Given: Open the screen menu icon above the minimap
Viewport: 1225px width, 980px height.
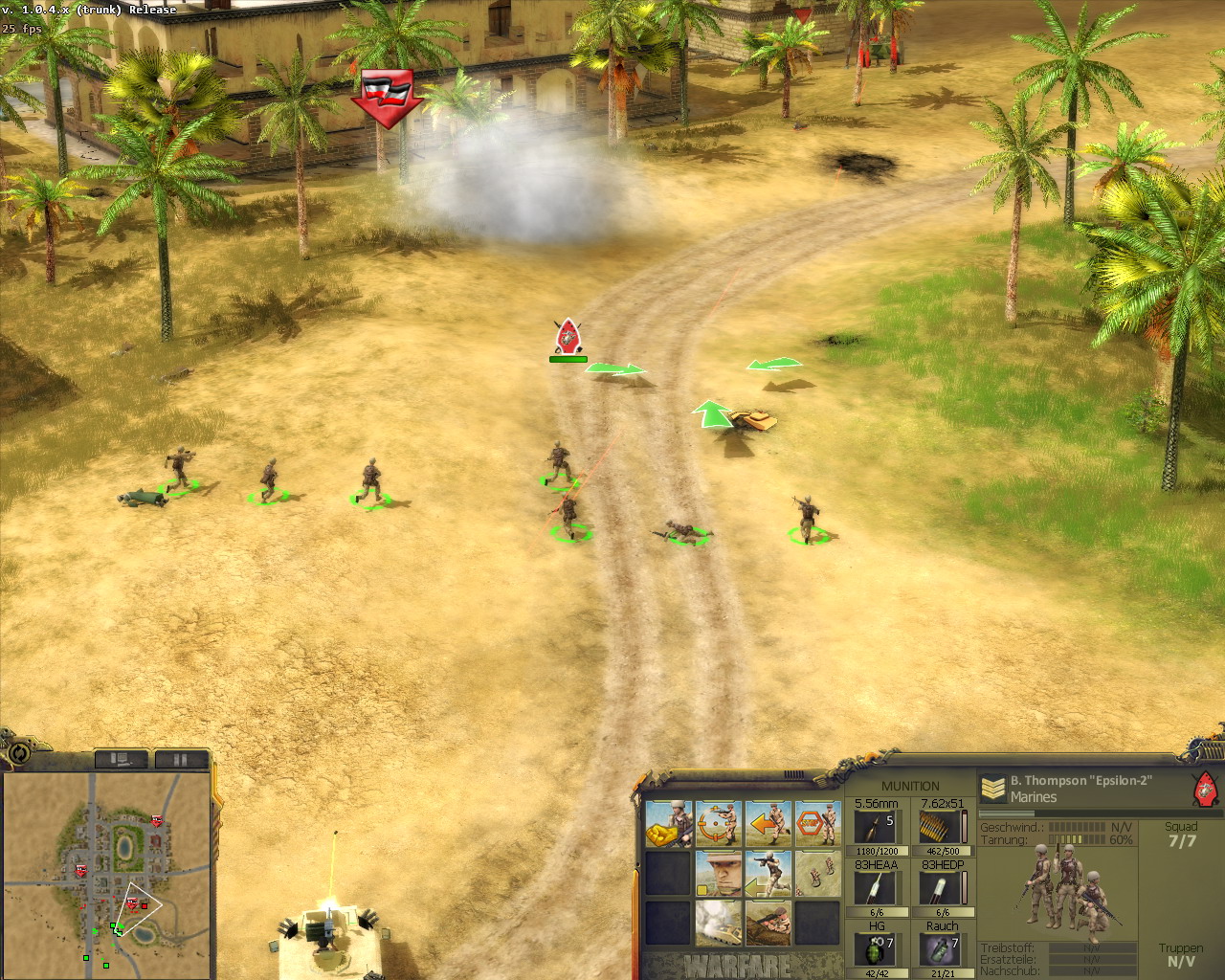Looking at the screenshot, I should click(122, 759).
